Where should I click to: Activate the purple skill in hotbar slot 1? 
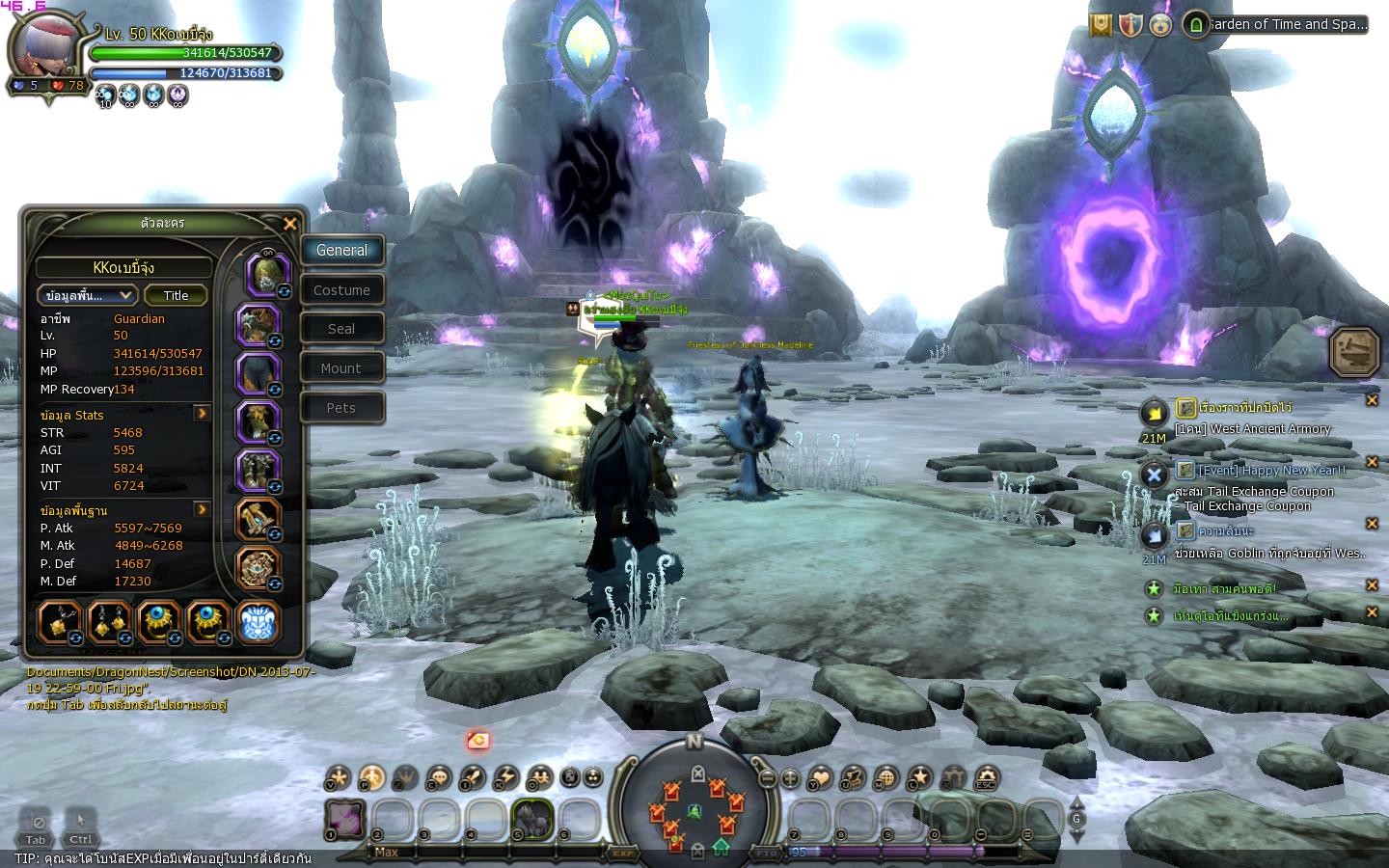(x=345, y=819)
